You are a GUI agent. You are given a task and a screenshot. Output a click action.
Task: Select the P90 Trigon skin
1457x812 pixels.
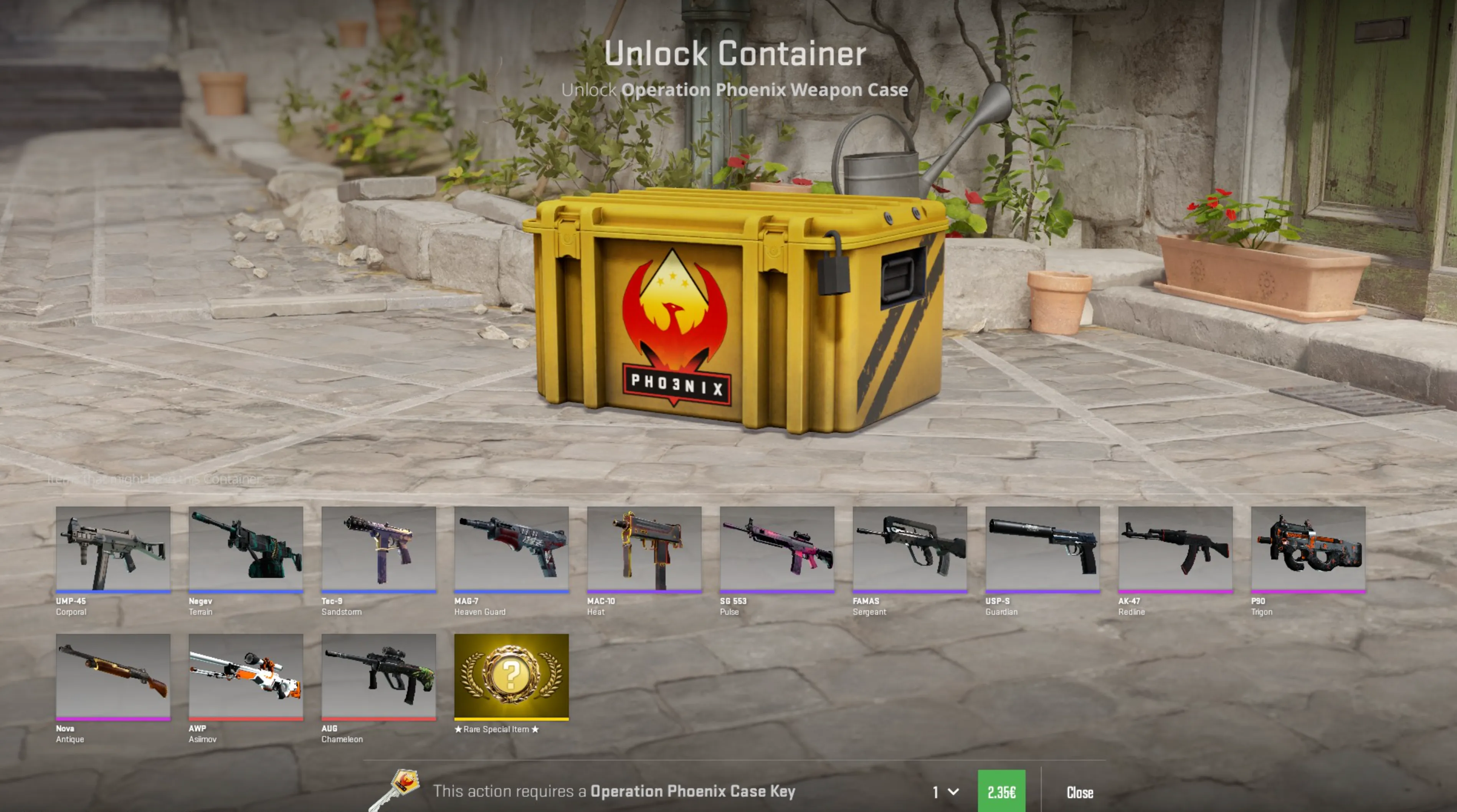(1308, 551)
